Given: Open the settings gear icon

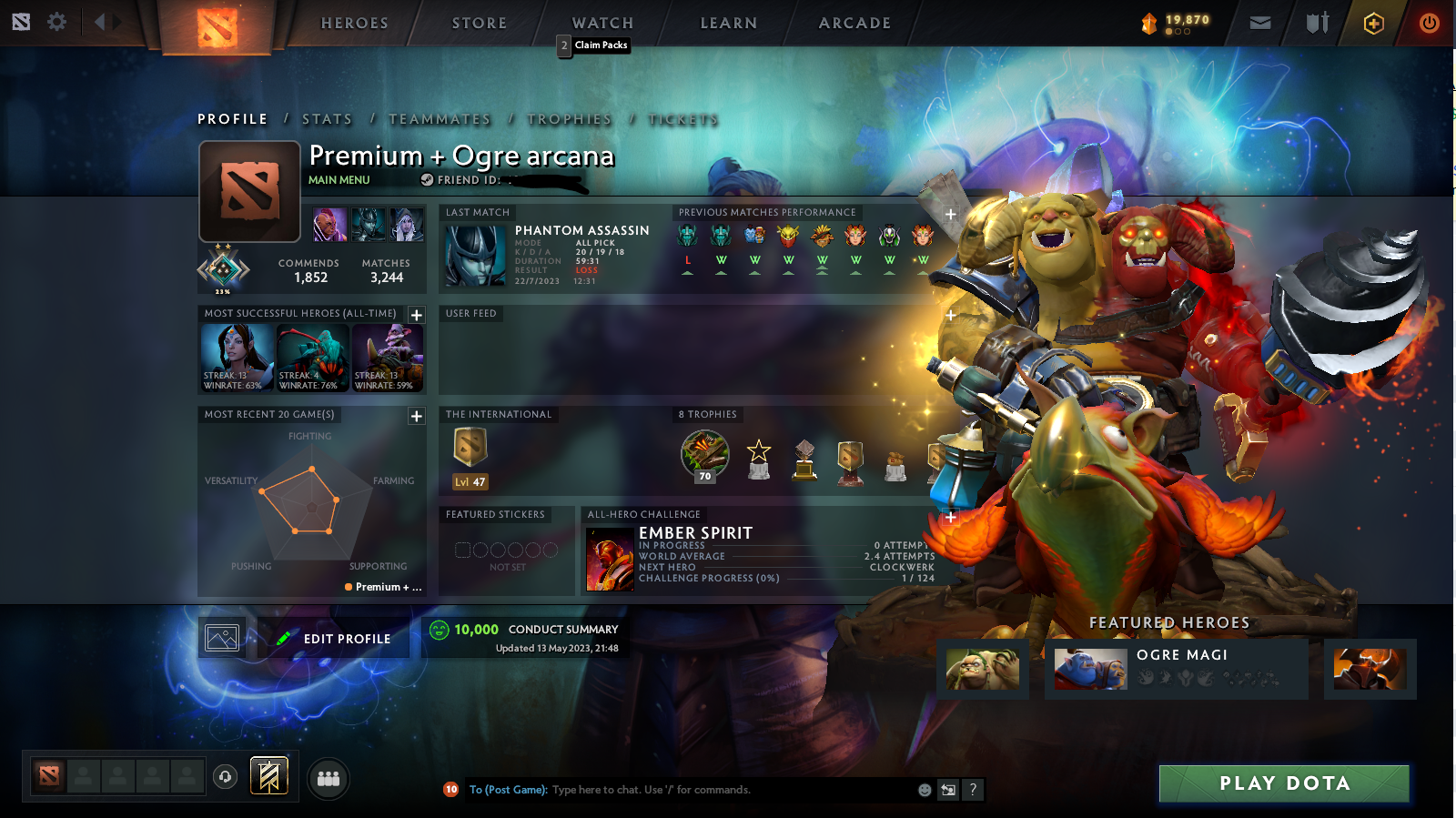Looking at the screenshot, I should (56, 22).
